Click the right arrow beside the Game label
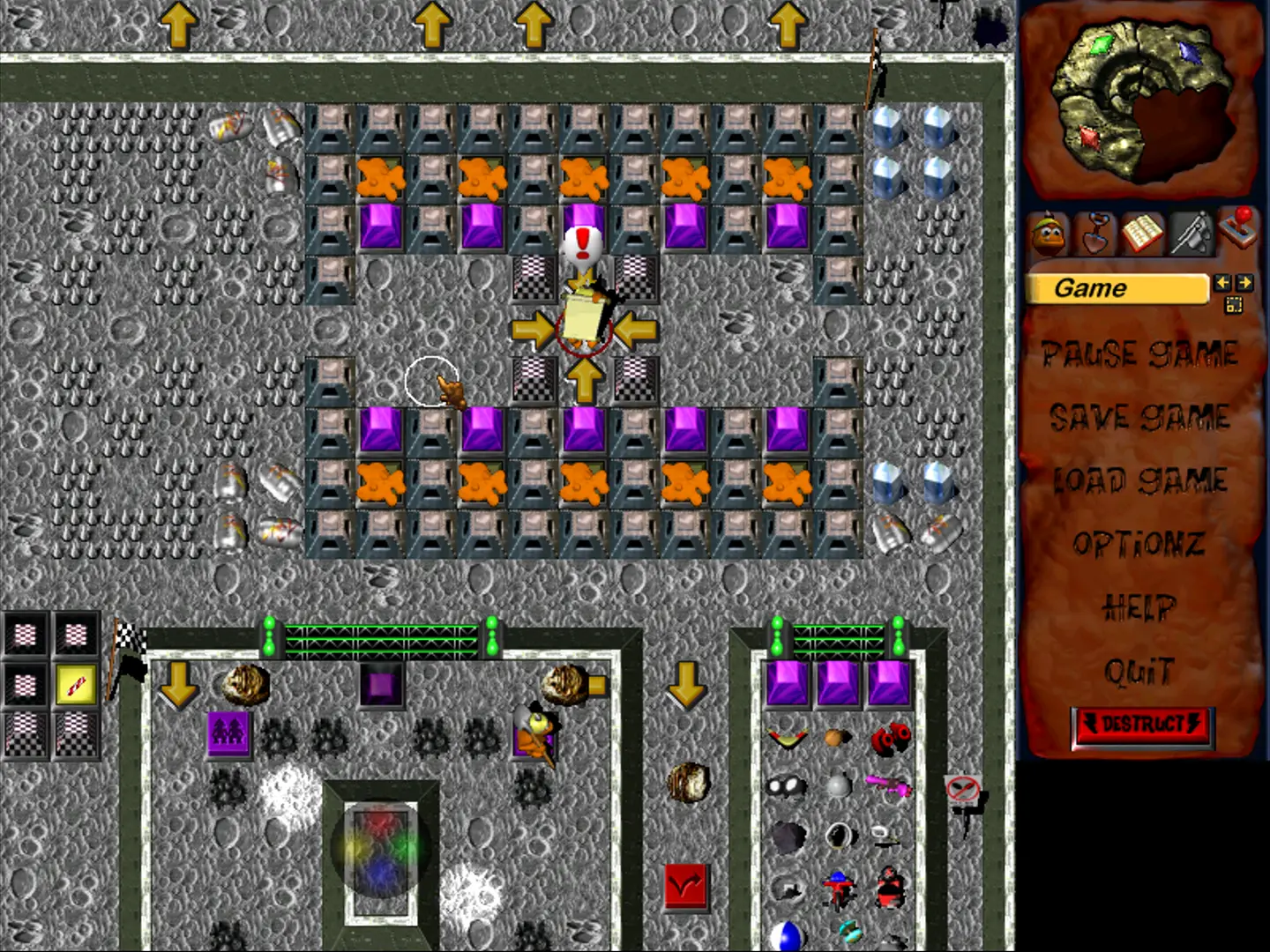The width and height of the screenshot is (1270, 952). 1244,283
